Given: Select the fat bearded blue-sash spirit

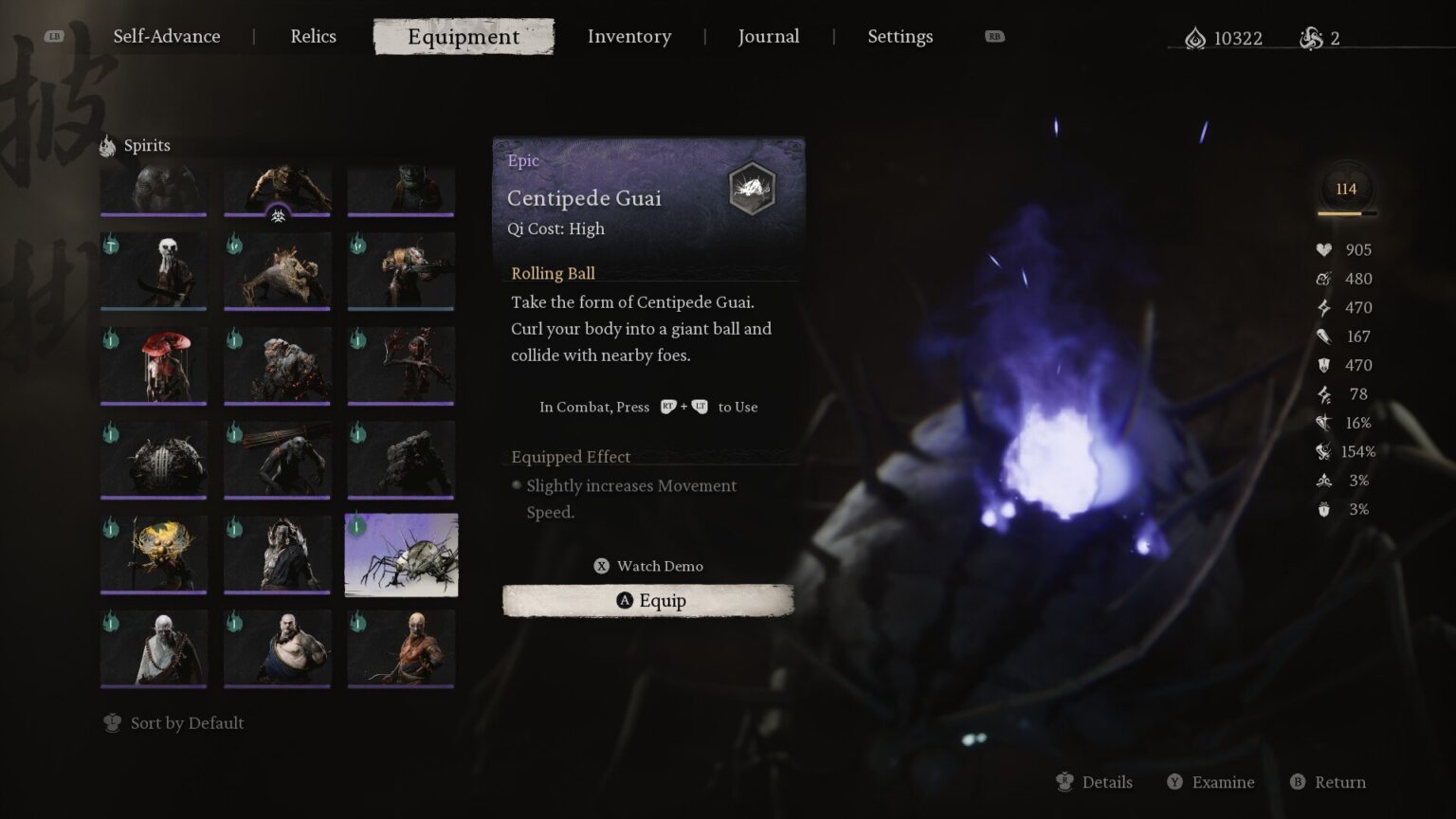Looking at the screenshot, I should 277,648.
